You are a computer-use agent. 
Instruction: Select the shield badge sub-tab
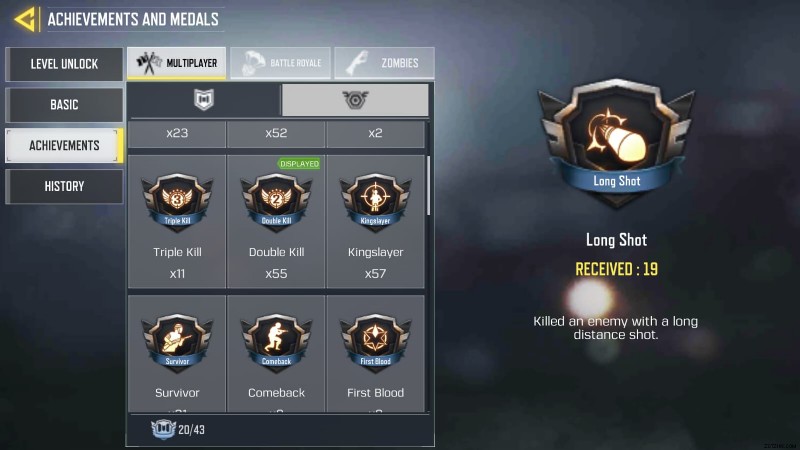click(x=204, y=100)
